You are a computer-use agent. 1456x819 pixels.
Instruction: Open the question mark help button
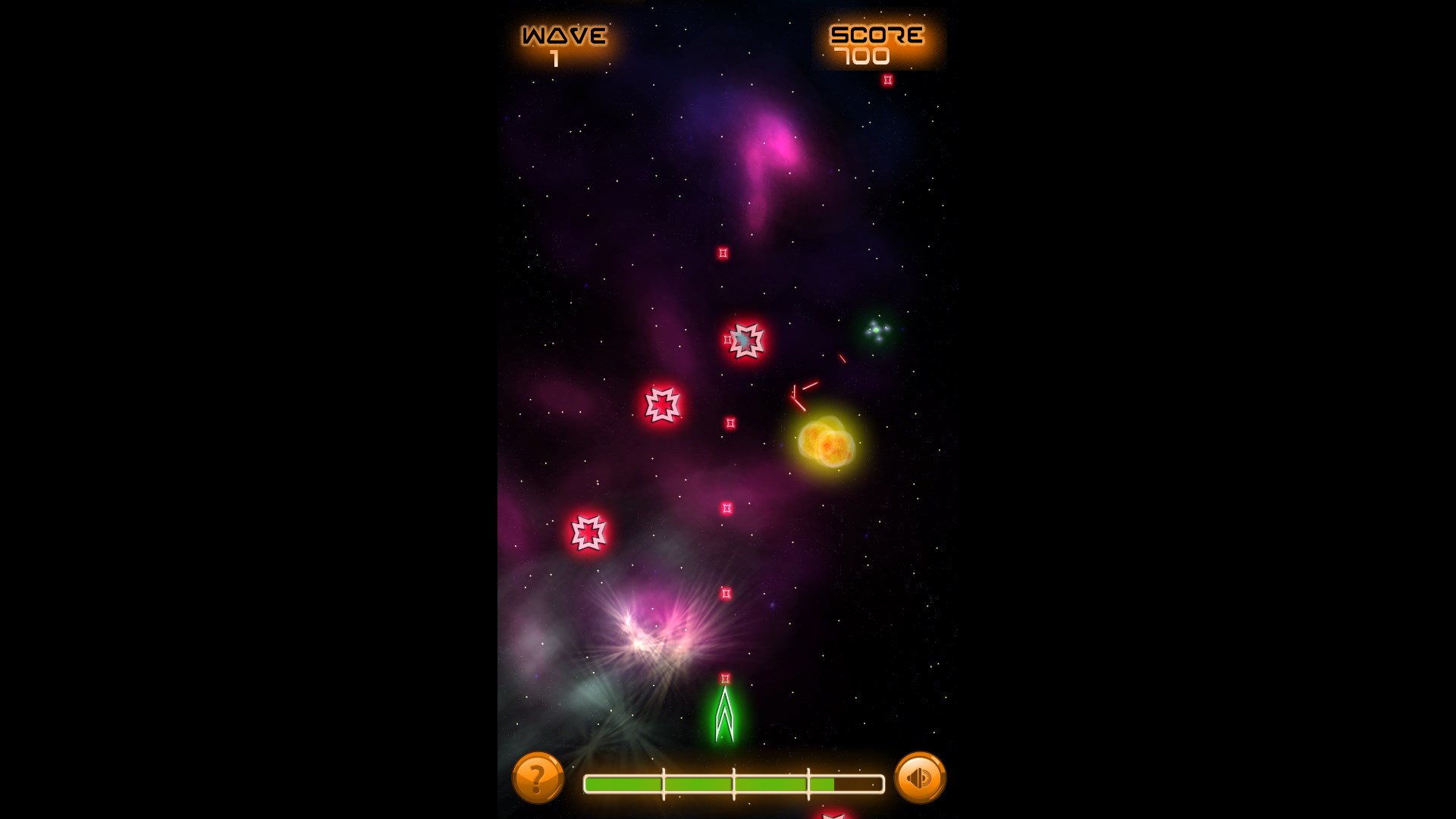click(538, 777)
